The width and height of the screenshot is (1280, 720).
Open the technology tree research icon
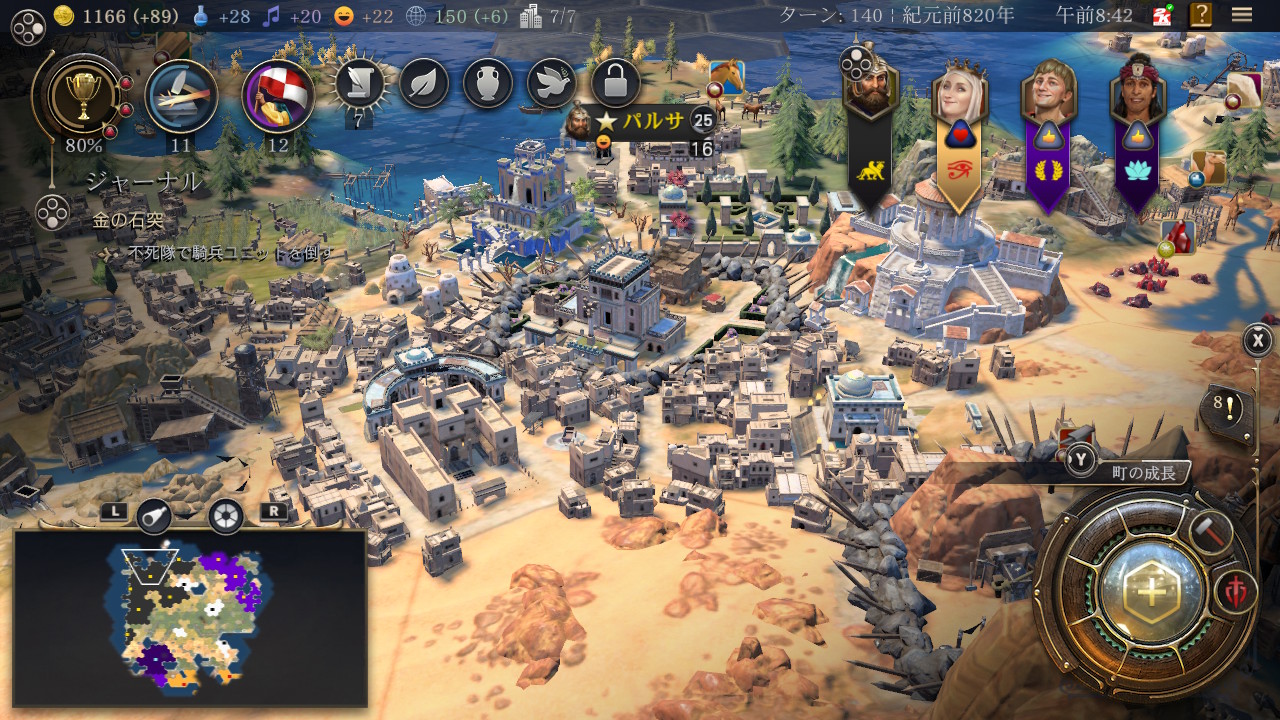(181, 96)
